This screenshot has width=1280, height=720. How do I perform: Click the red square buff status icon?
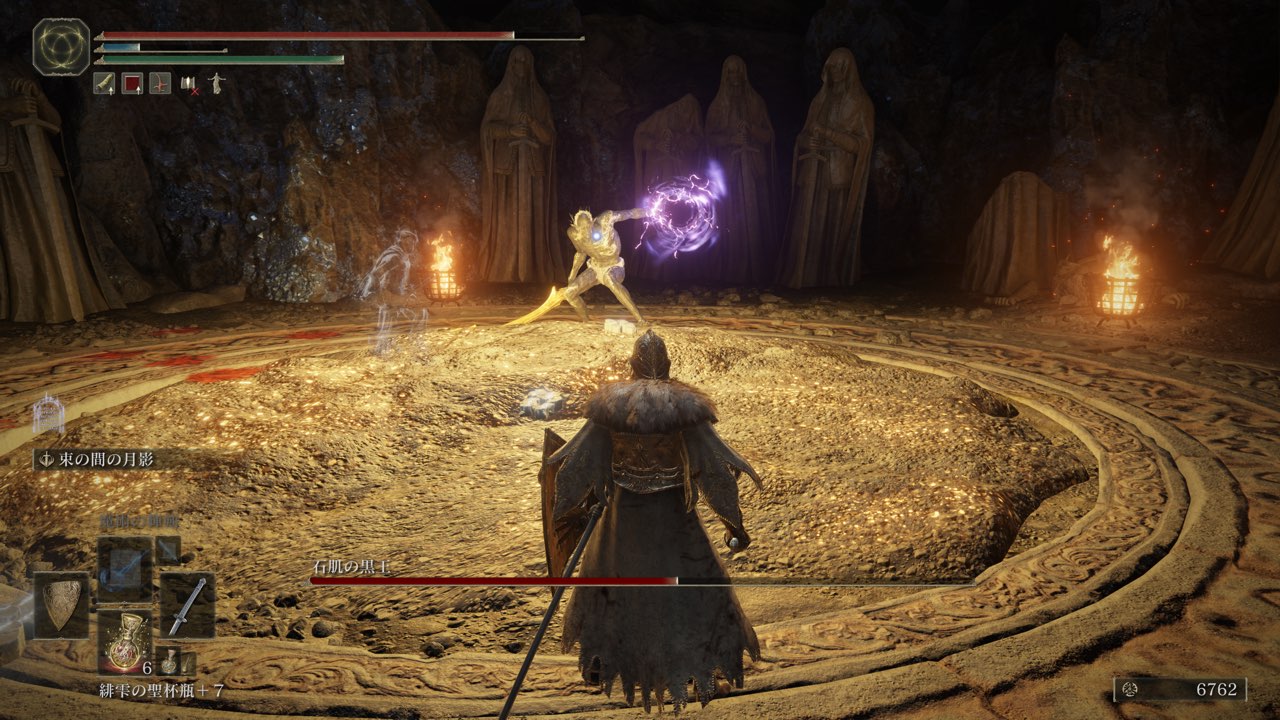click(132, 84)
